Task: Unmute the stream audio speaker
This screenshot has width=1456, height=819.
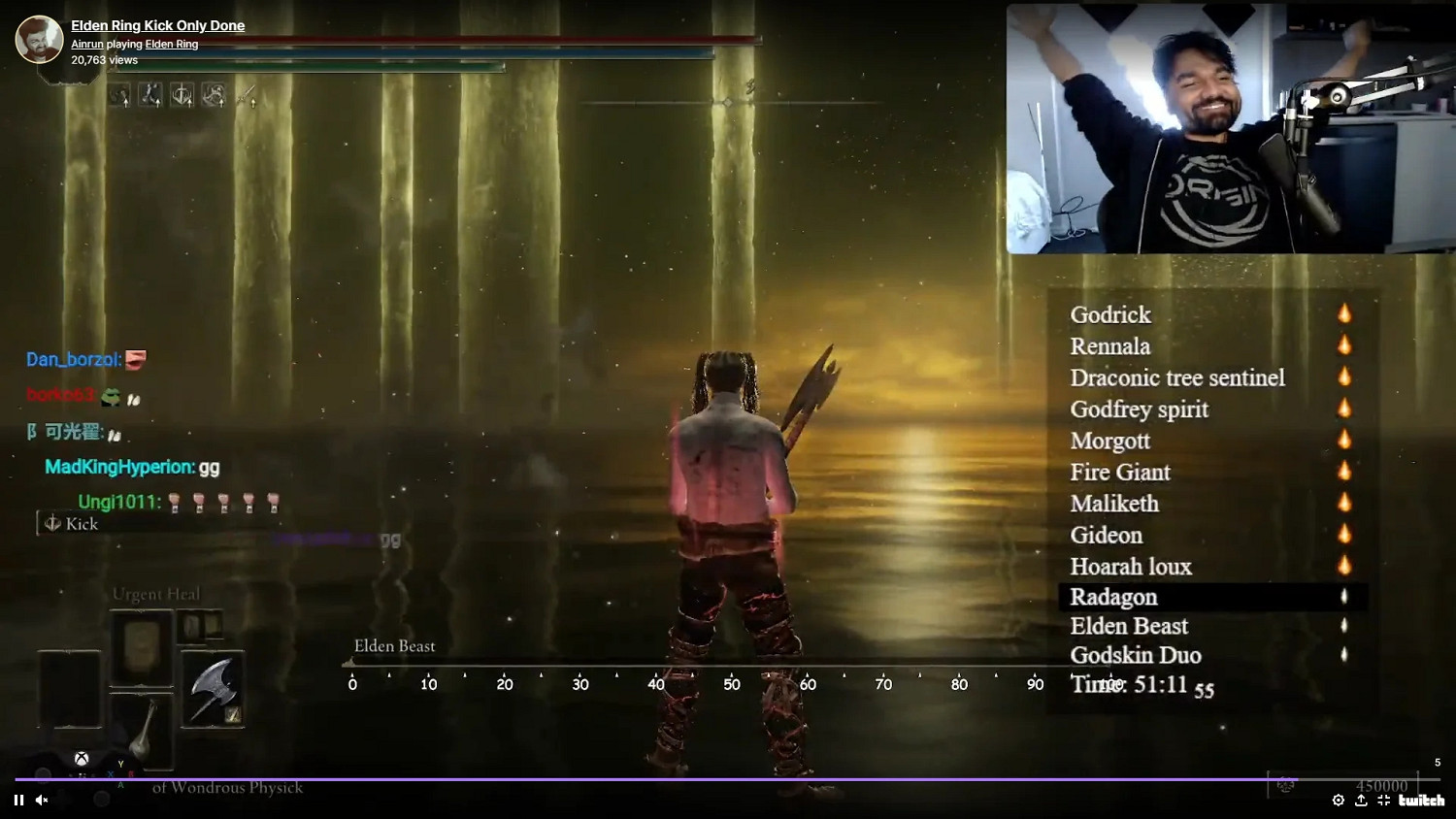Action: click(x=41, y=801)
